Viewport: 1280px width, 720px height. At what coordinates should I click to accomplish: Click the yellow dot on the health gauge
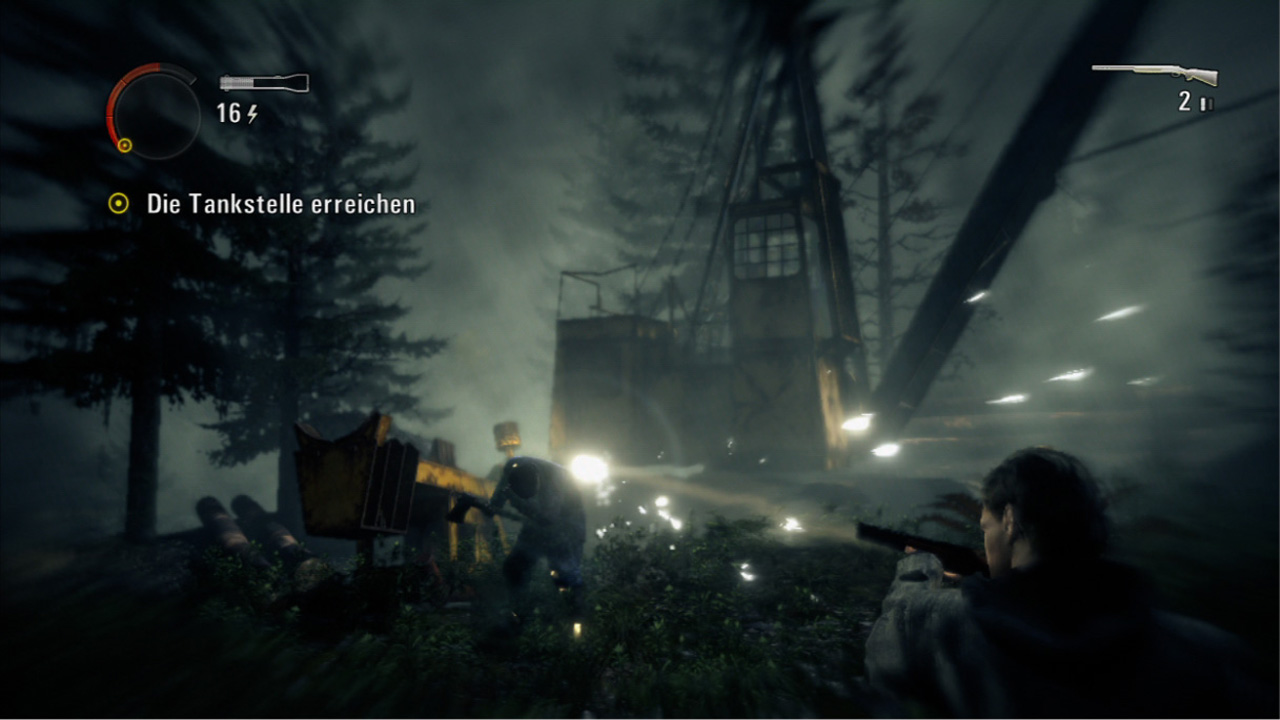coord(125,145)
